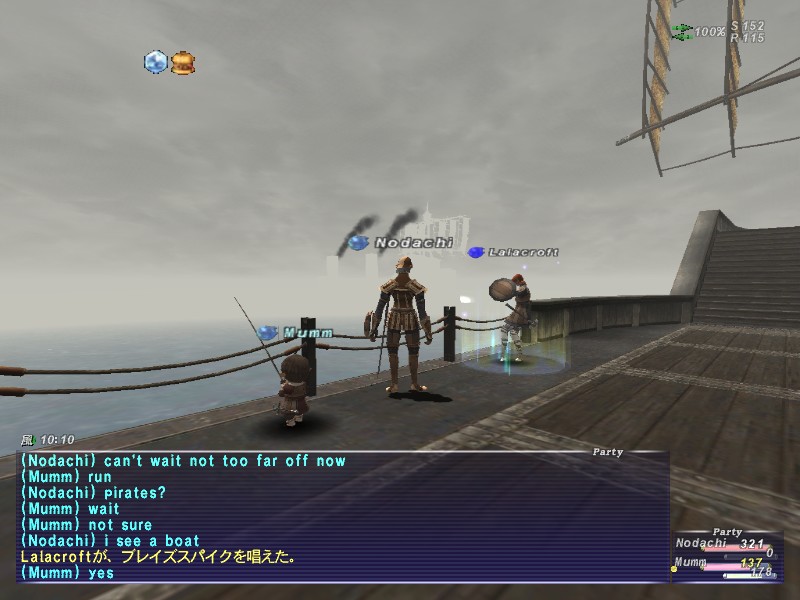
Task: Select the food buff burger icon
Action: click(183, 63)
